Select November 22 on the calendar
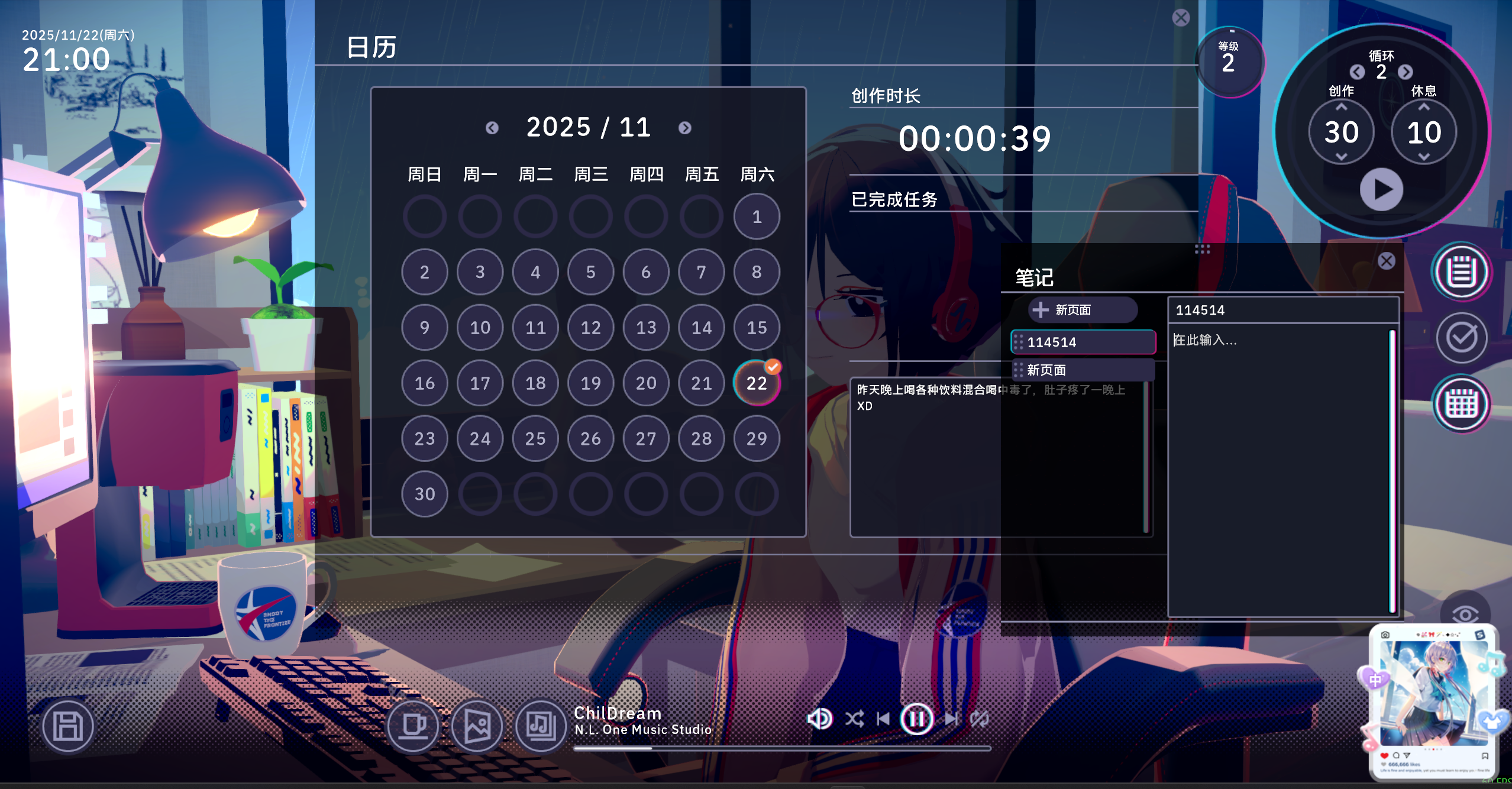 (757, 383)
